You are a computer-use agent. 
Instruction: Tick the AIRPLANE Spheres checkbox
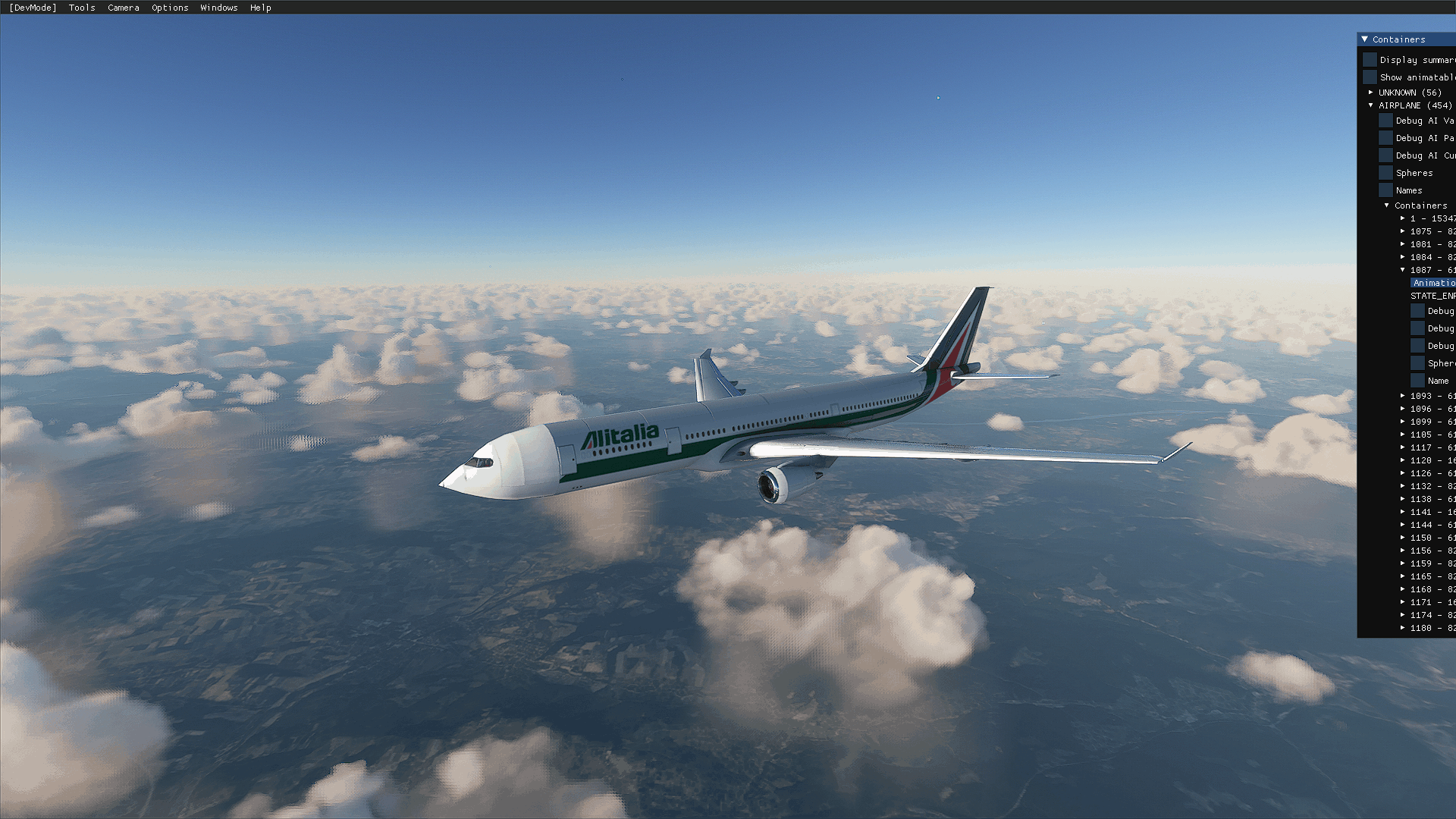click(1385, 173)
